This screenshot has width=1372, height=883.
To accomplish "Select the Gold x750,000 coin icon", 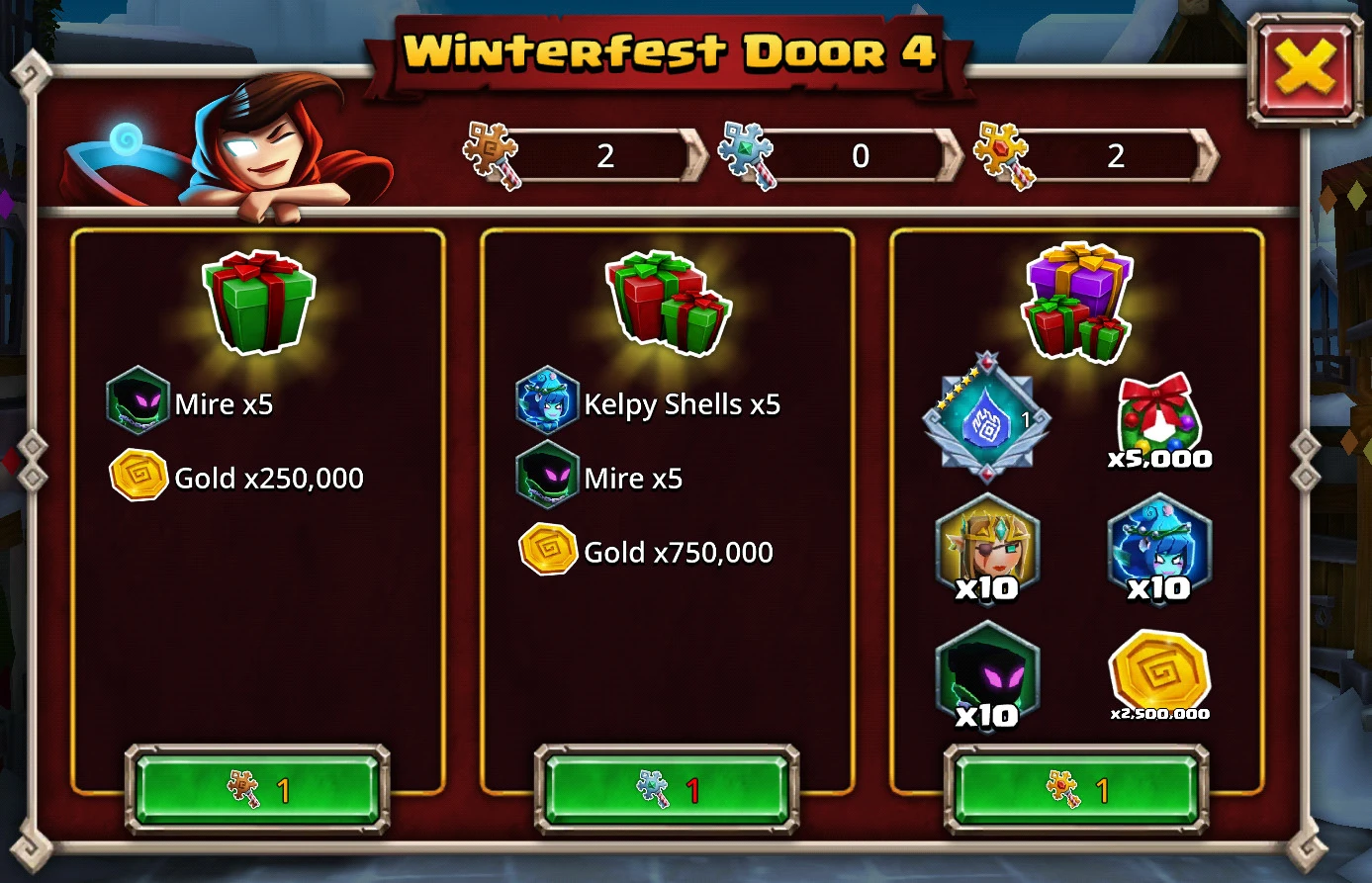I will tap(547, 551).
